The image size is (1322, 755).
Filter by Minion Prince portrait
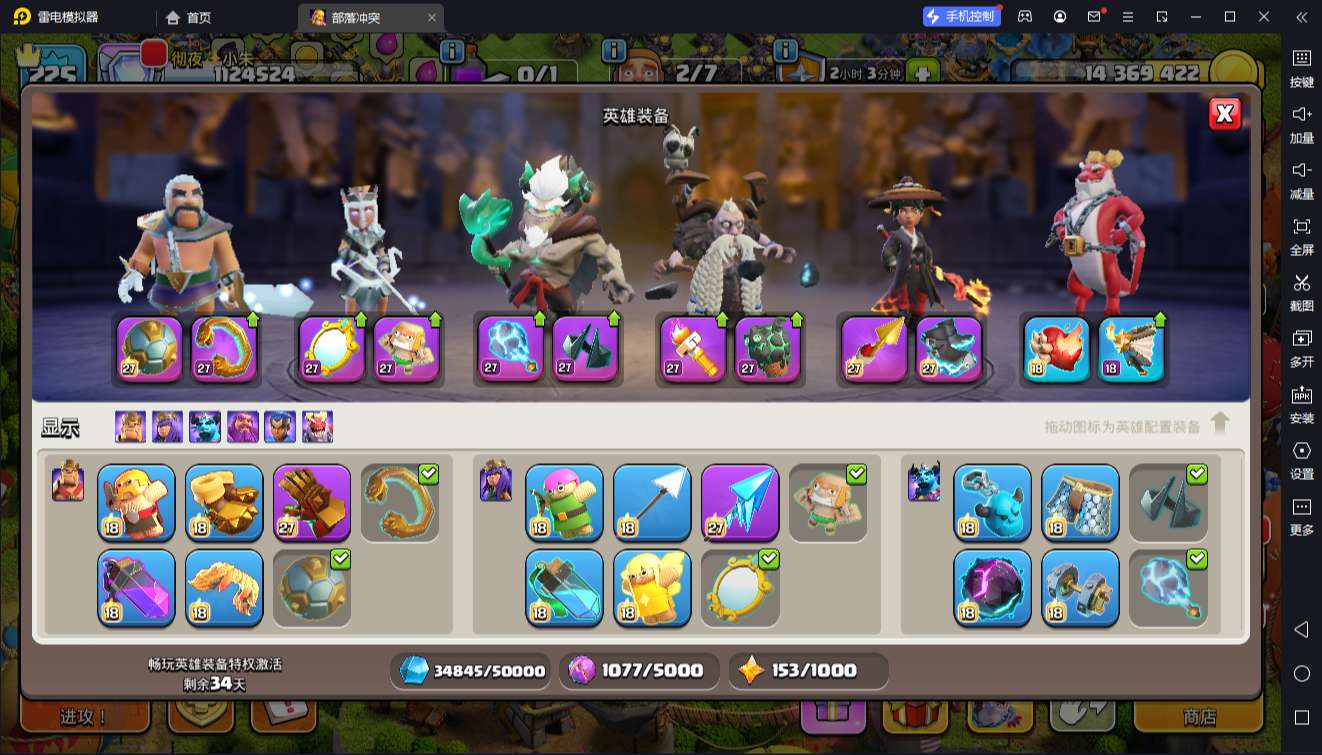[205, 427]
